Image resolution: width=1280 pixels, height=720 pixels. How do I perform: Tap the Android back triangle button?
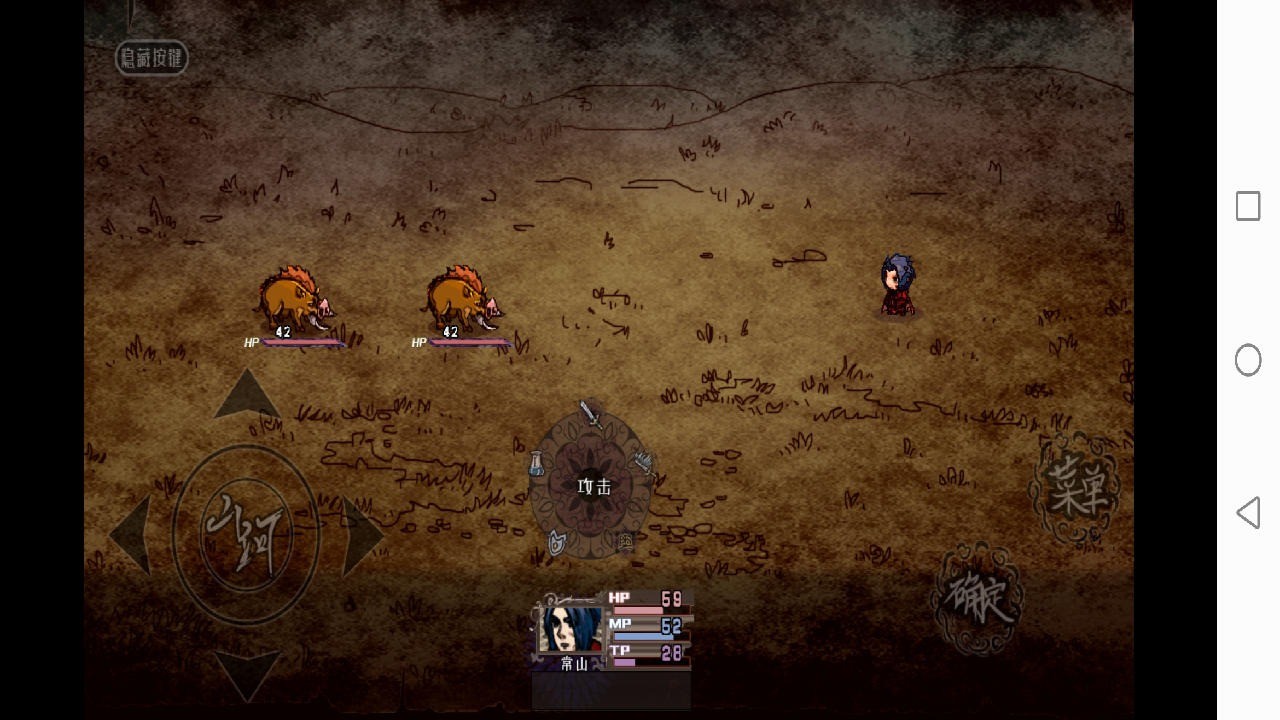pyautogui.click(x=1247, y=513)
